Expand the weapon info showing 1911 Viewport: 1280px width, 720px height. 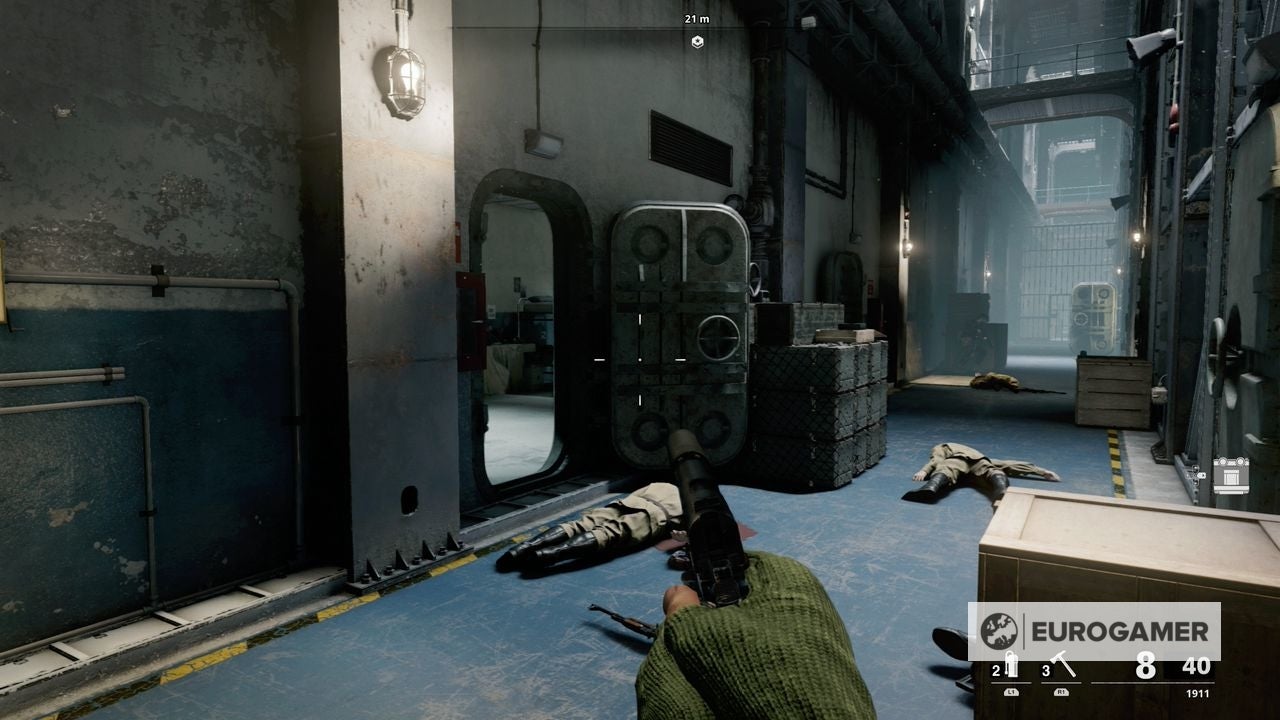tap(1198, 692)
